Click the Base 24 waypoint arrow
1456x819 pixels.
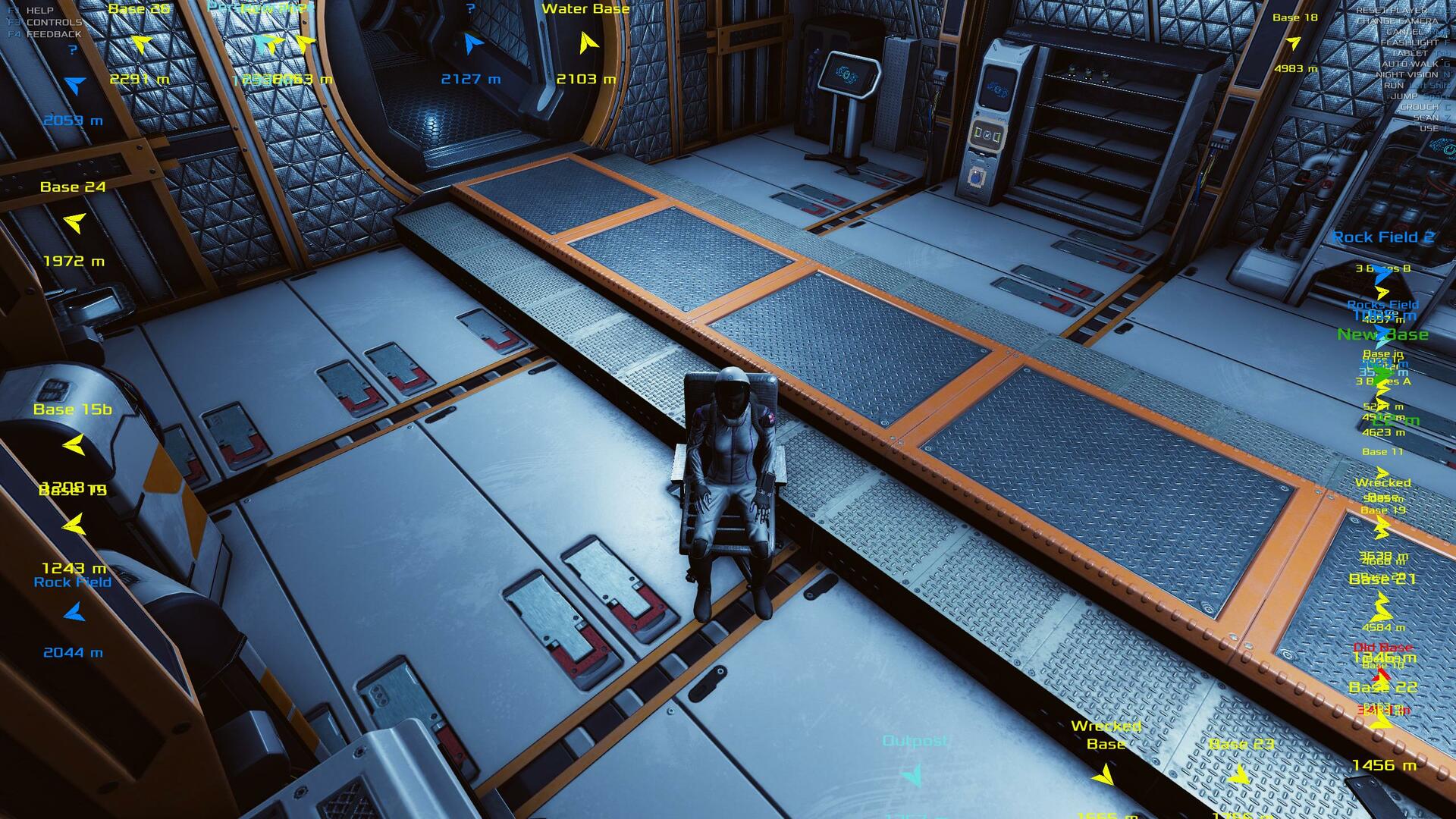point(74,222)
